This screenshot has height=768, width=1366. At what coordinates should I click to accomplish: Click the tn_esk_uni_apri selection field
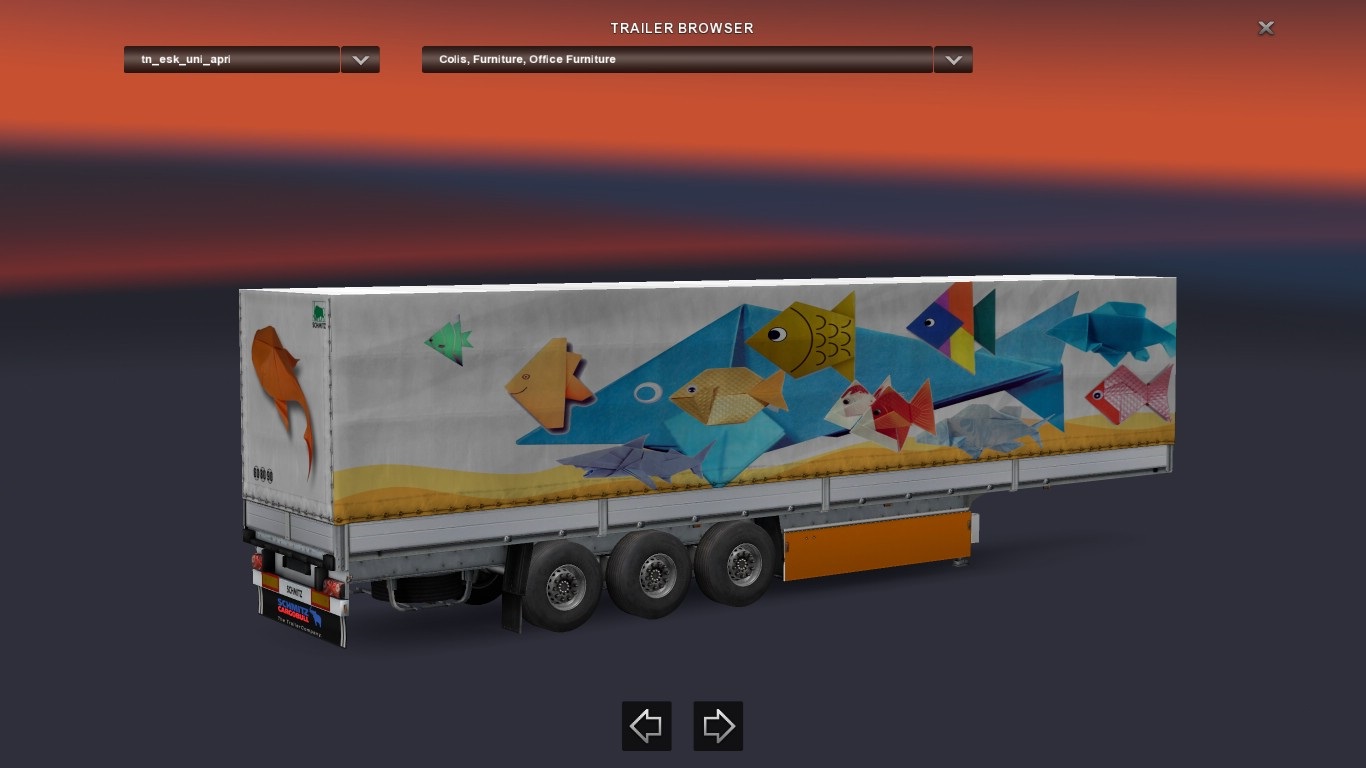point(232,60)
